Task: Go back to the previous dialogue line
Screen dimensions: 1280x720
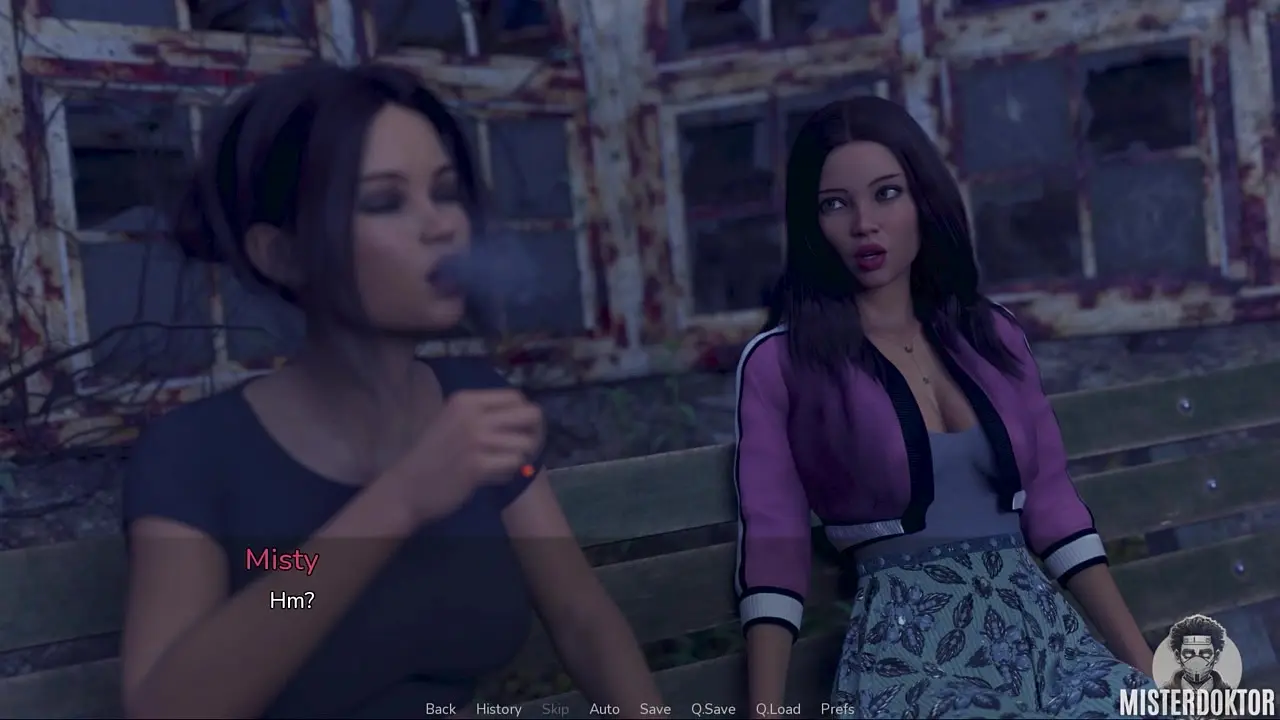Action: pyautogui.click(x=440, y=709)
